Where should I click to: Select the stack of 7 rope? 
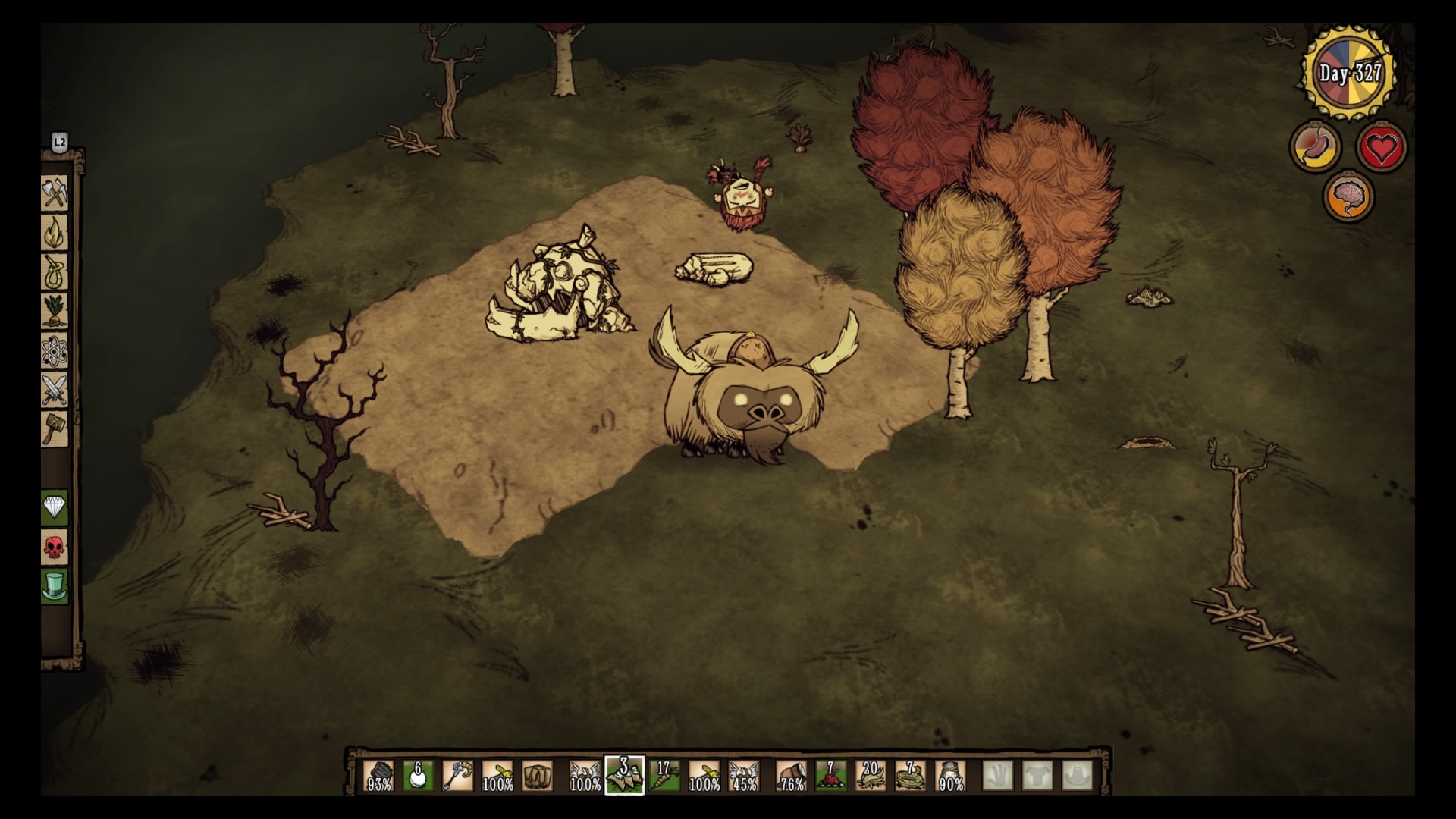tap(910, 776)
